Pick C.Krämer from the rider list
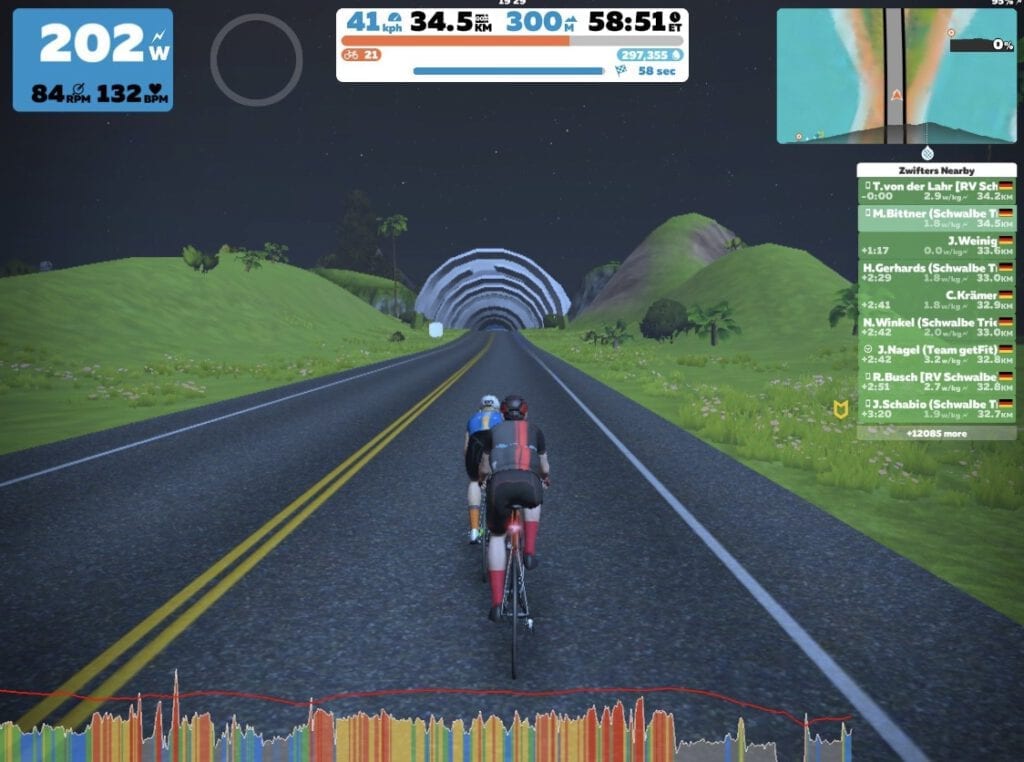 (x=936, y=300)
